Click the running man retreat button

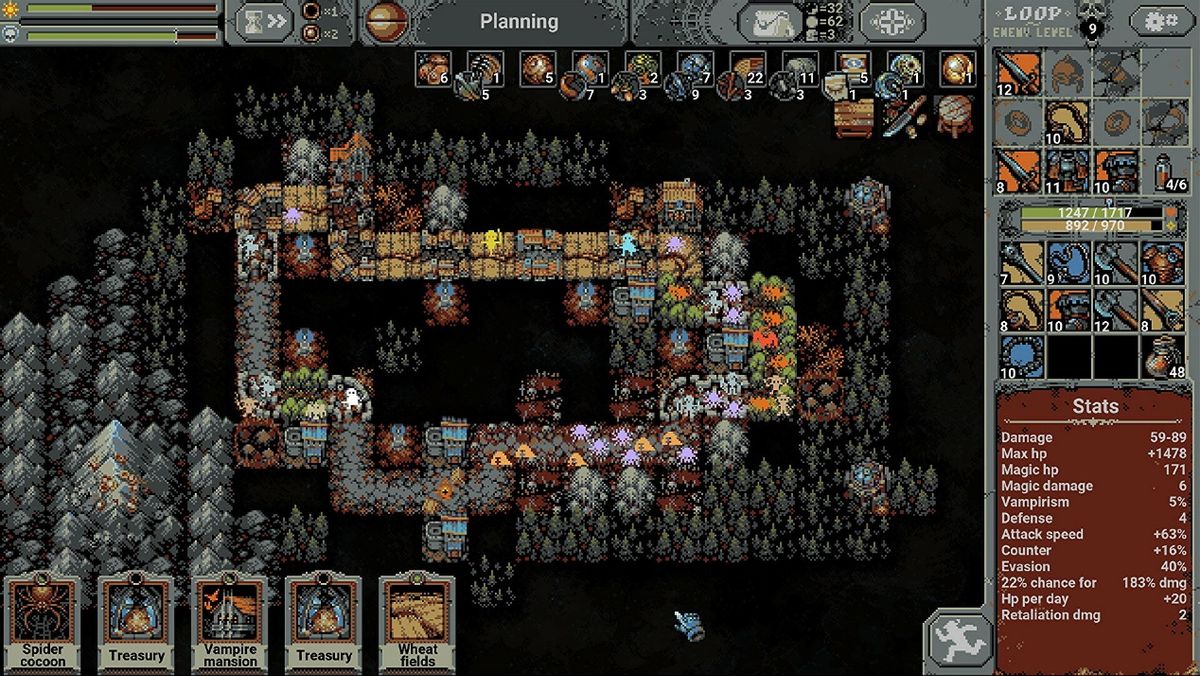coord(958,639)
